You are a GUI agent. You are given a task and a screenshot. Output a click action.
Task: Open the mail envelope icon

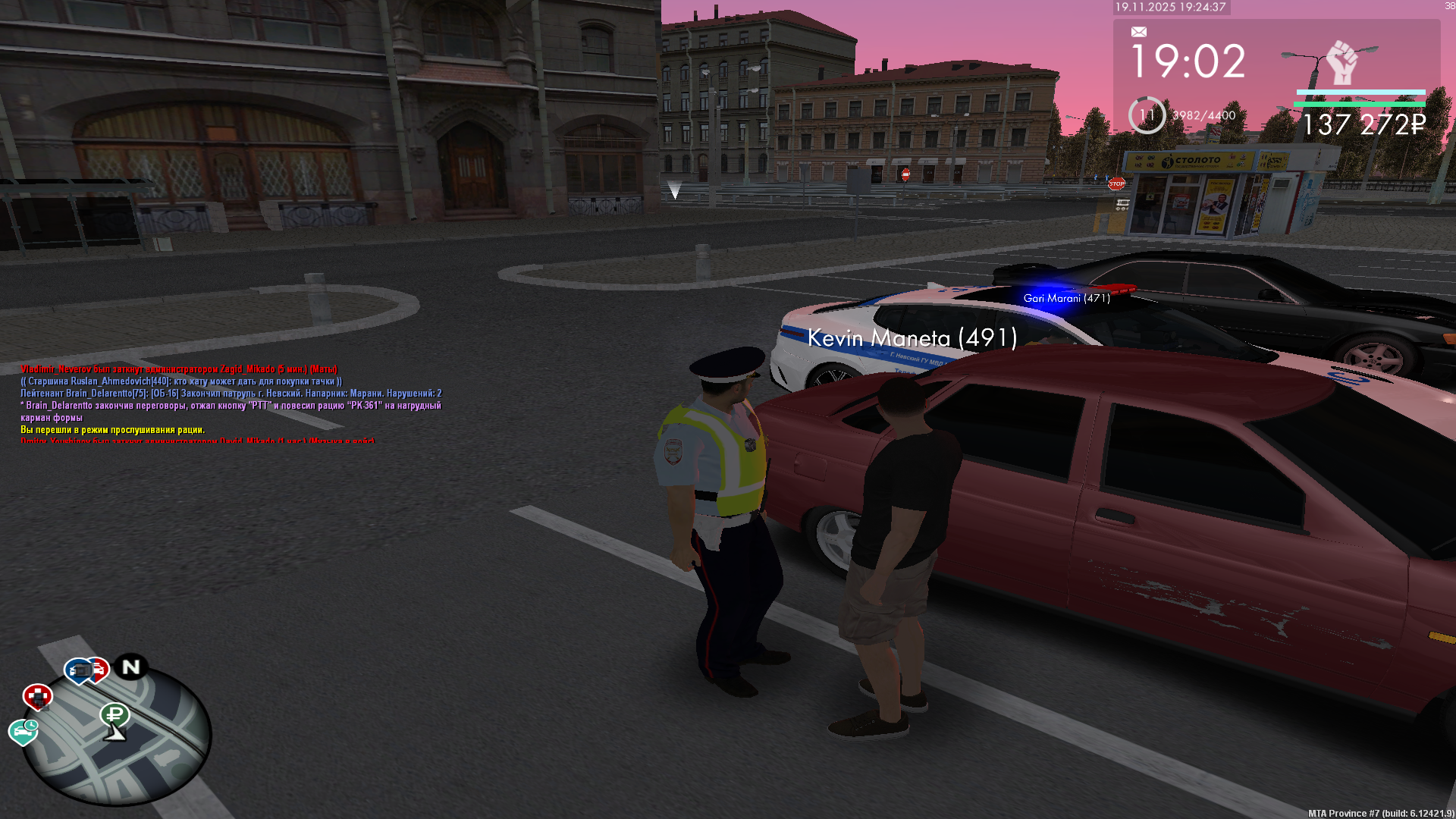pyautogui.click(x=1138, y=32)
